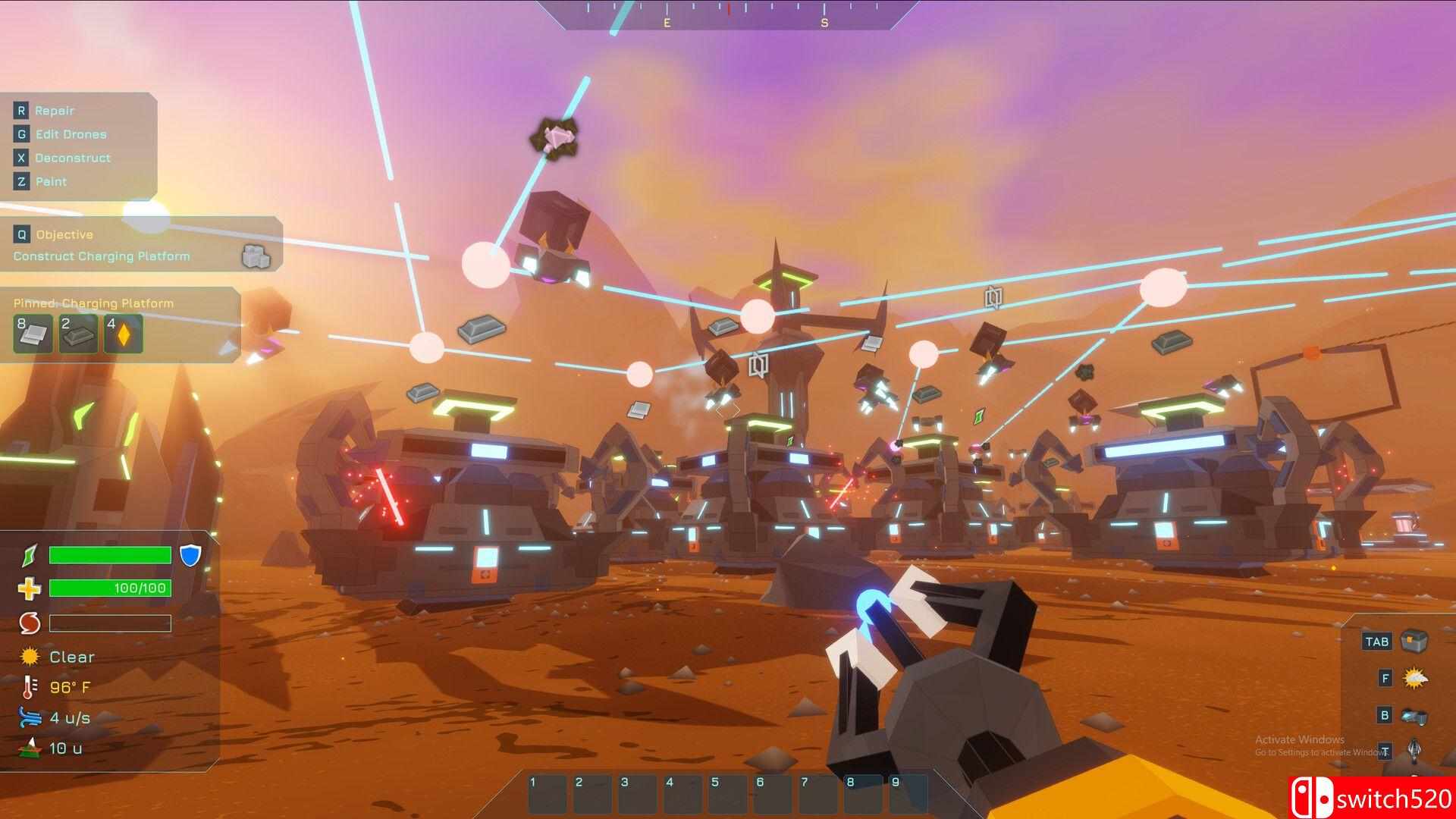
Task: Click the green health bar showing 100/100
Action: 109,588
